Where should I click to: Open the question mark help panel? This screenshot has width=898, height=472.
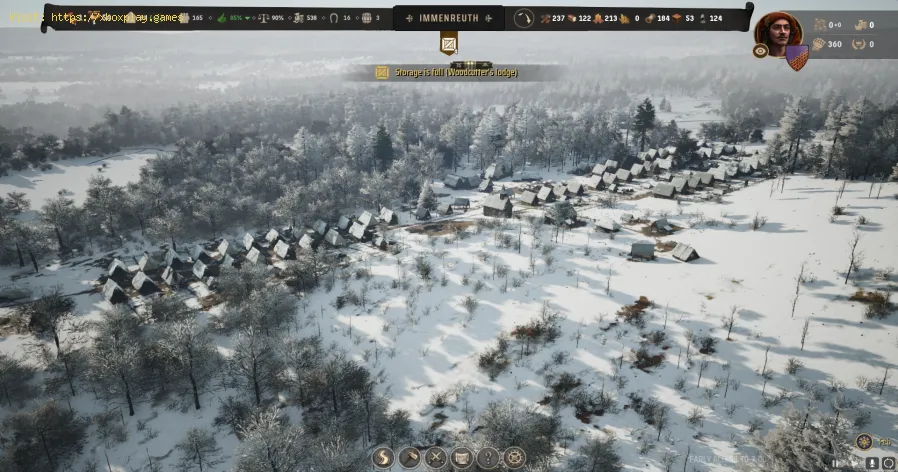tap(487, 457)
